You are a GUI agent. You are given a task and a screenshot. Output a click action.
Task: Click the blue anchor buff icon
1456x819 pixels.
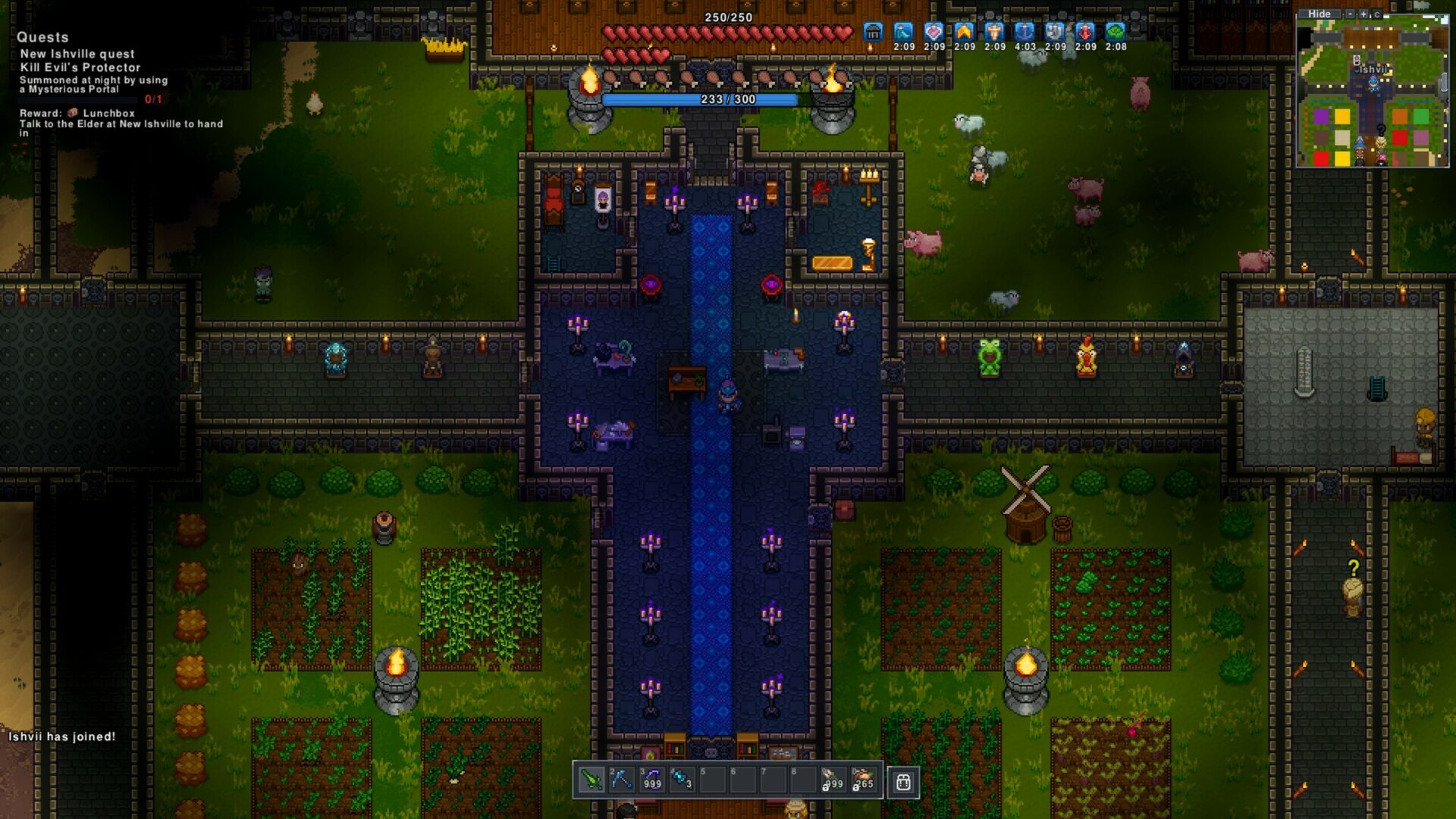[1025, 32]
